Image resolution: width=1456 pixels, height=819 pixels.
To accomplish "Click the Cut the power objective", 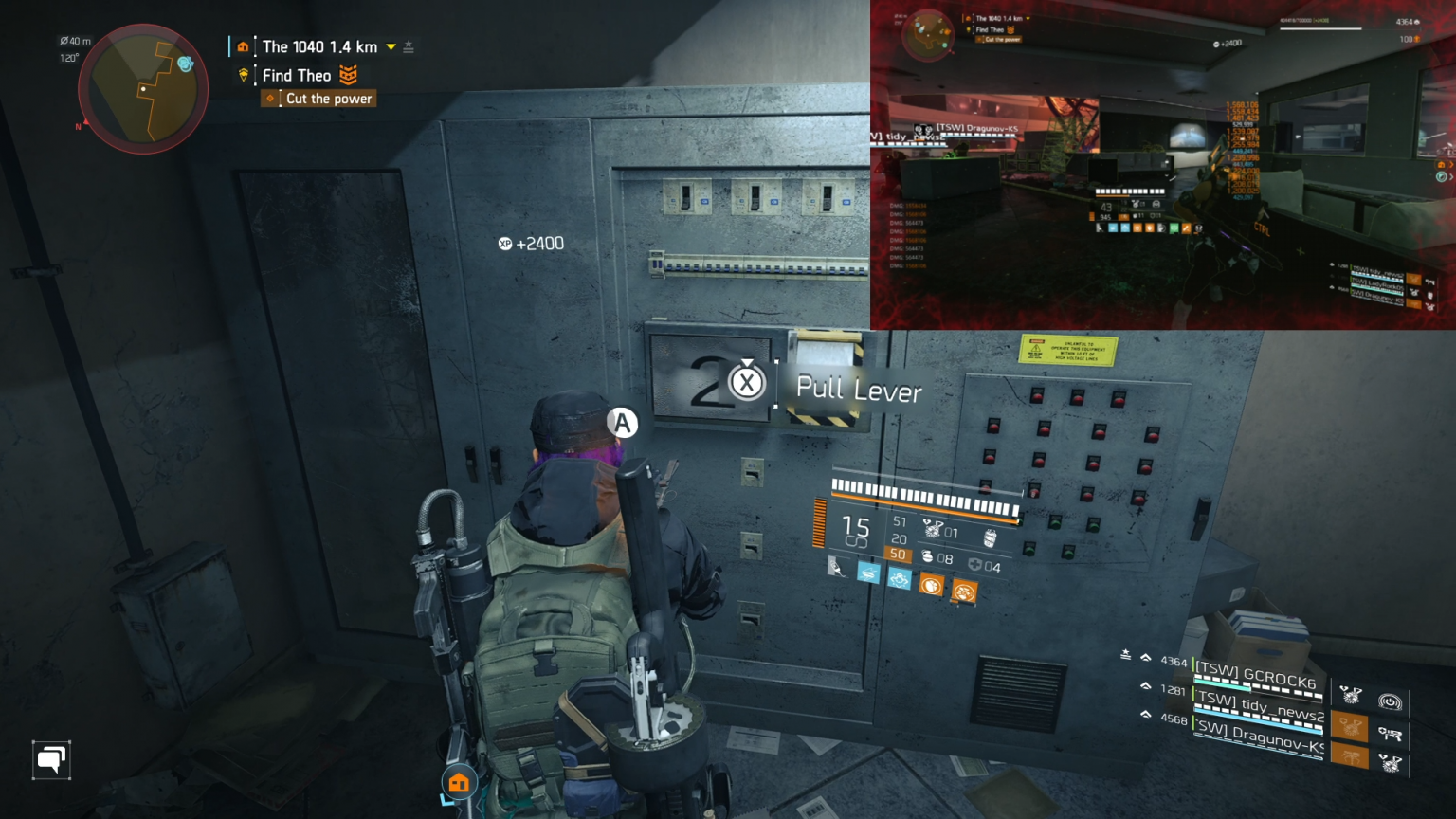I will pyautogui.click(x=328, y=99).
